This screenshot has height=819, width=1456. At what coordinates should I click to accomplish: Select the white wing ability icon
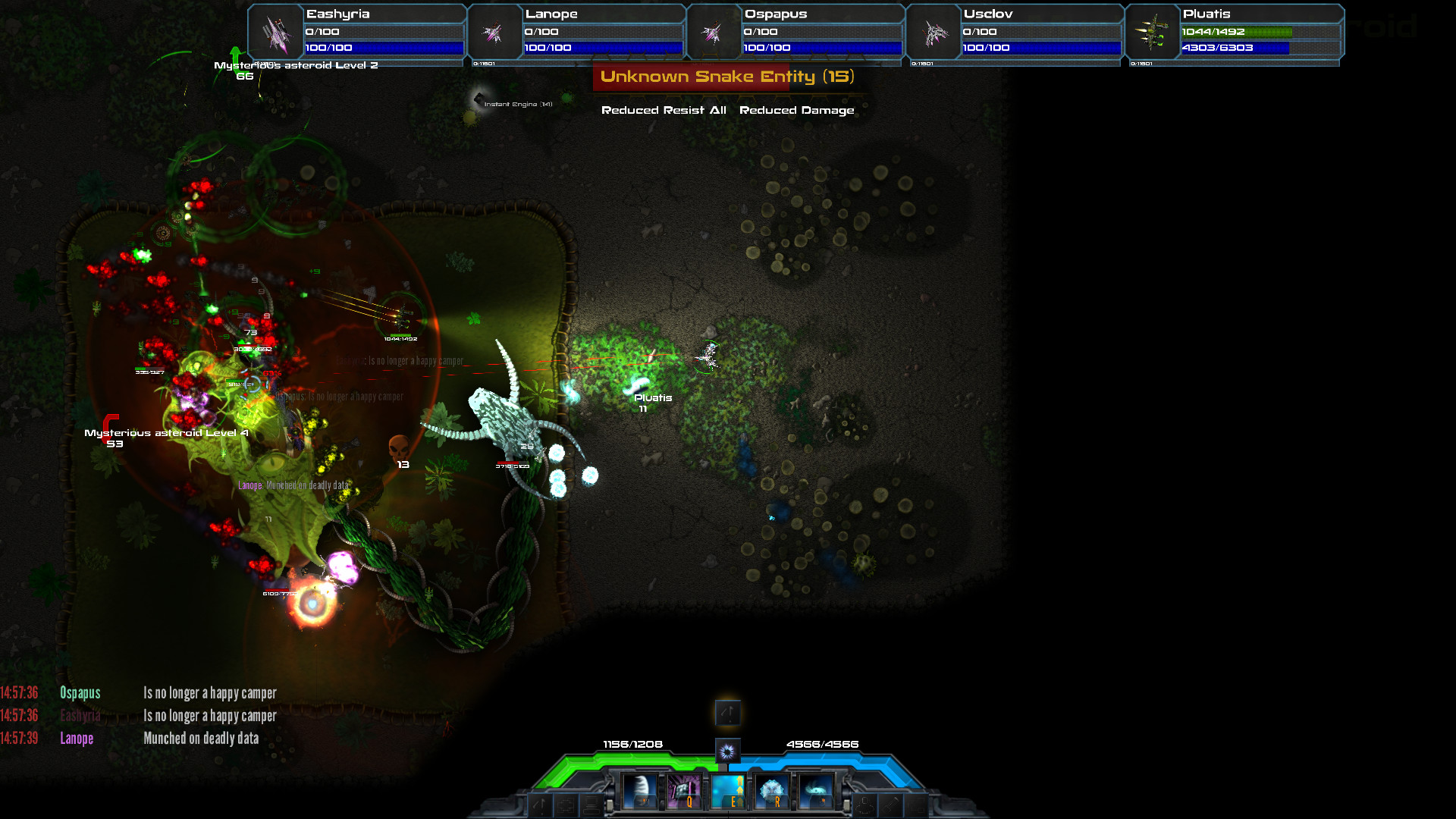point(641,791)
